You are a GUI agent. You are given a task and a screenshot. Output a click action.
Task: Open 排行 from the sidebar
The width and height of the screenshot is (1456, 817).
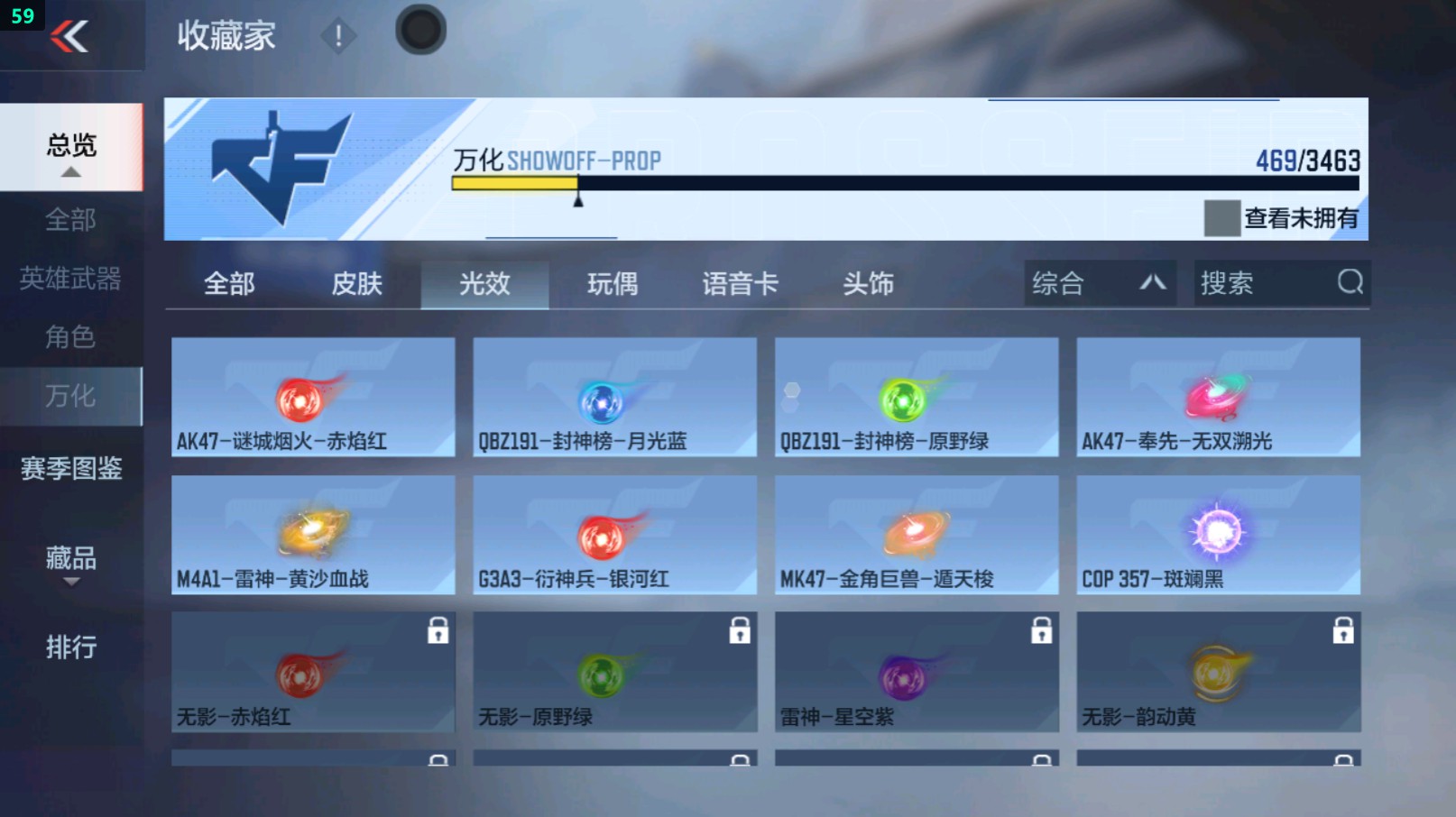coord(71,647)
